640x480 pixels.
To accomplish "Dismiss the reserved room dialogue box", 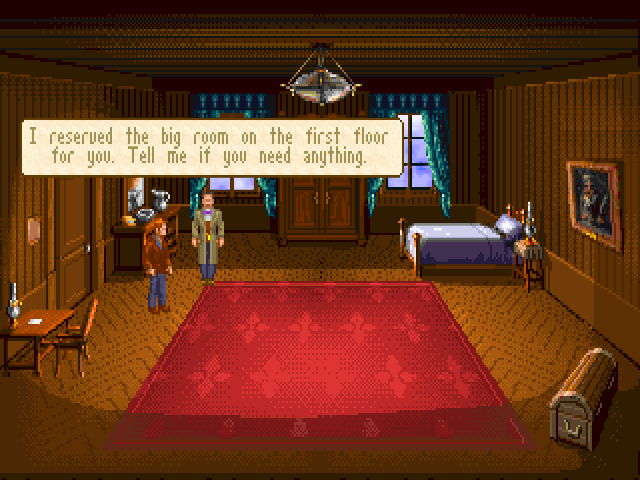I will tap(211, 147).
